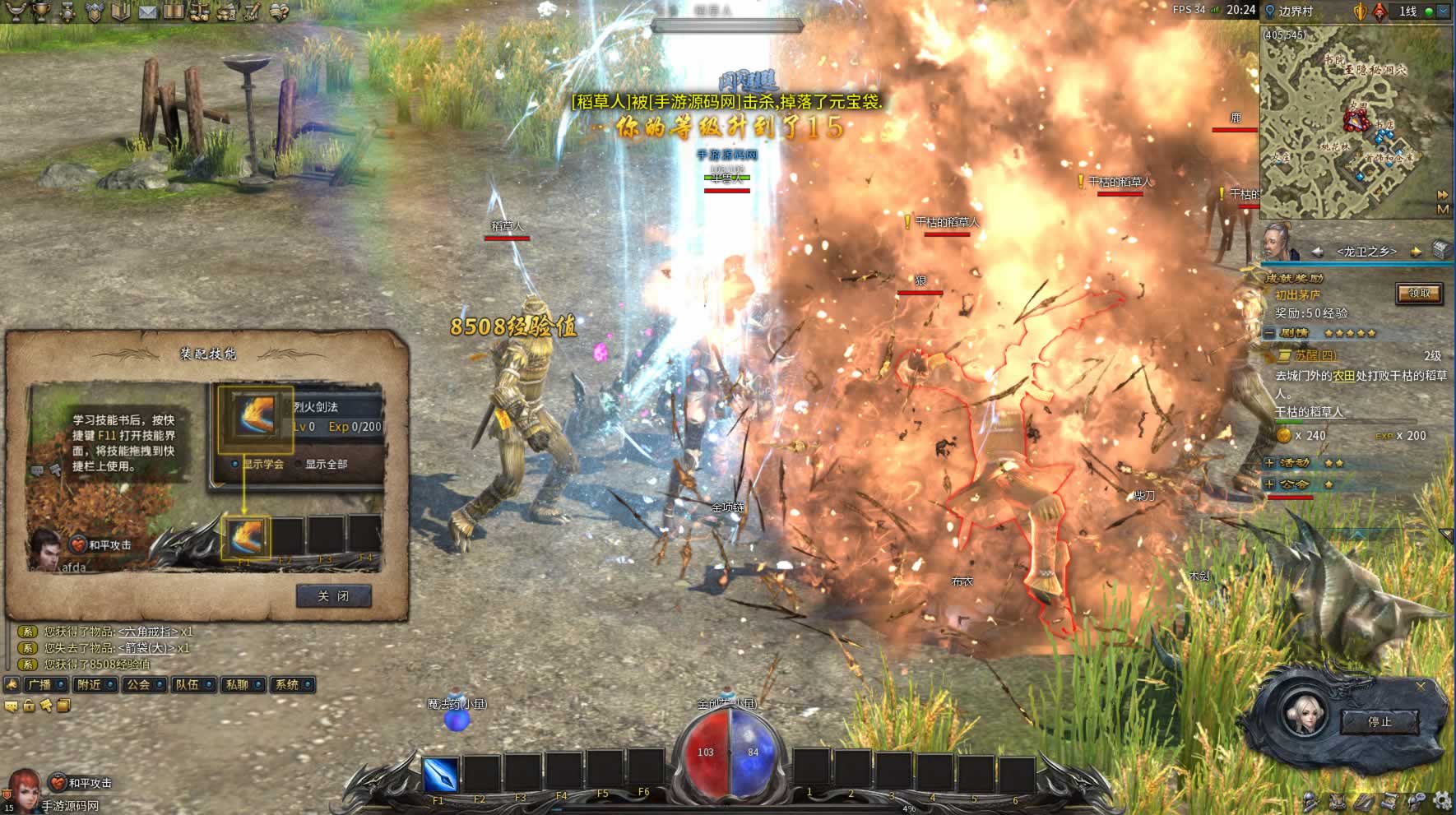The image size is (1456, 815).
Task: Toggle the 和平攻击 mode by the player portrait
Action: [57, 782]
